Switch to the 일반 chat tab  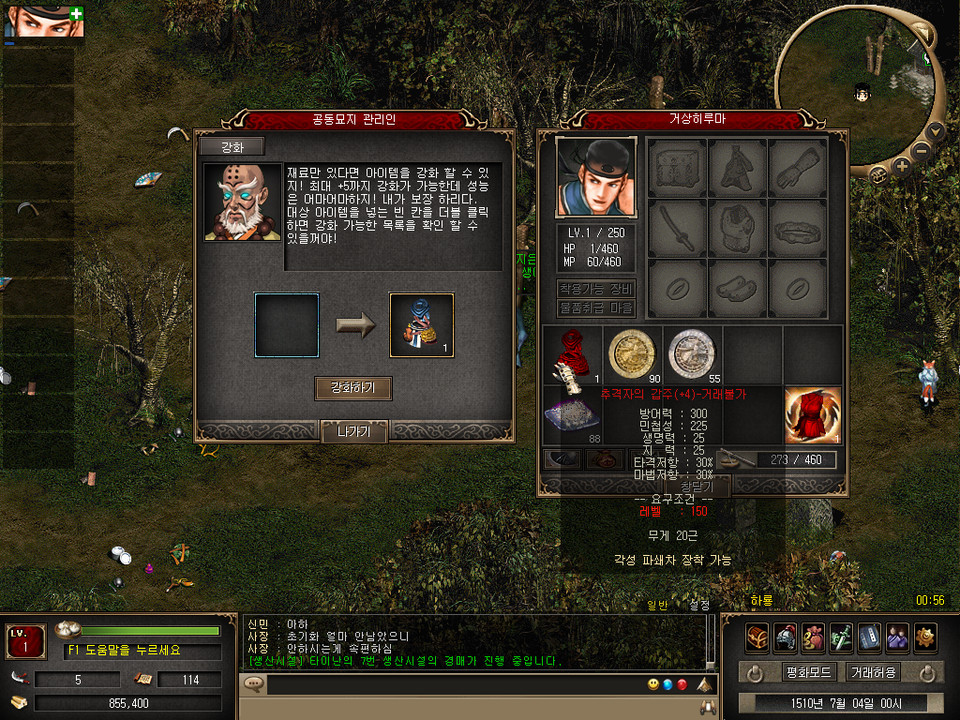(x=657, y=604)
